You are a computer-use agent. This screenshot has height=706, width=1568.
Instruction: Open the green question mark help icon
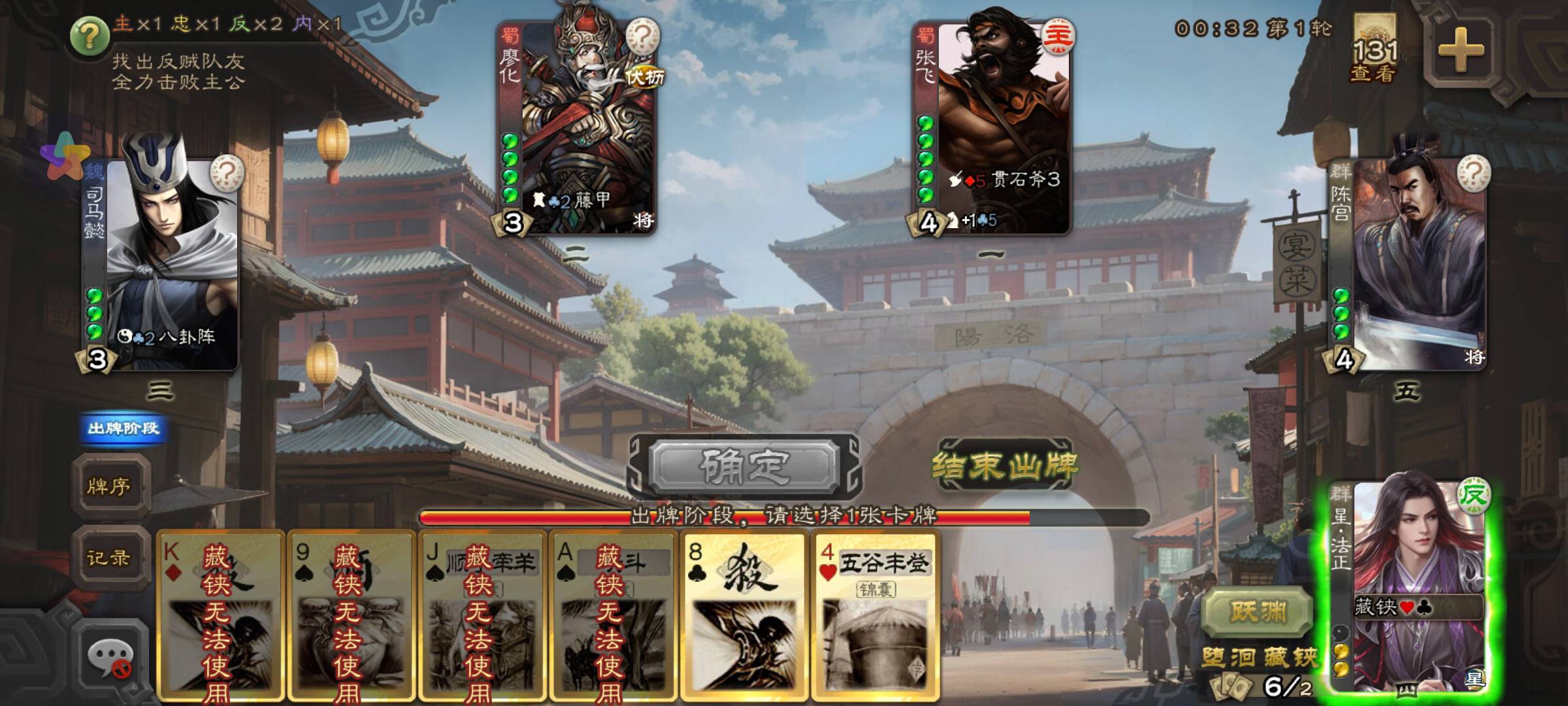point(90,36)
